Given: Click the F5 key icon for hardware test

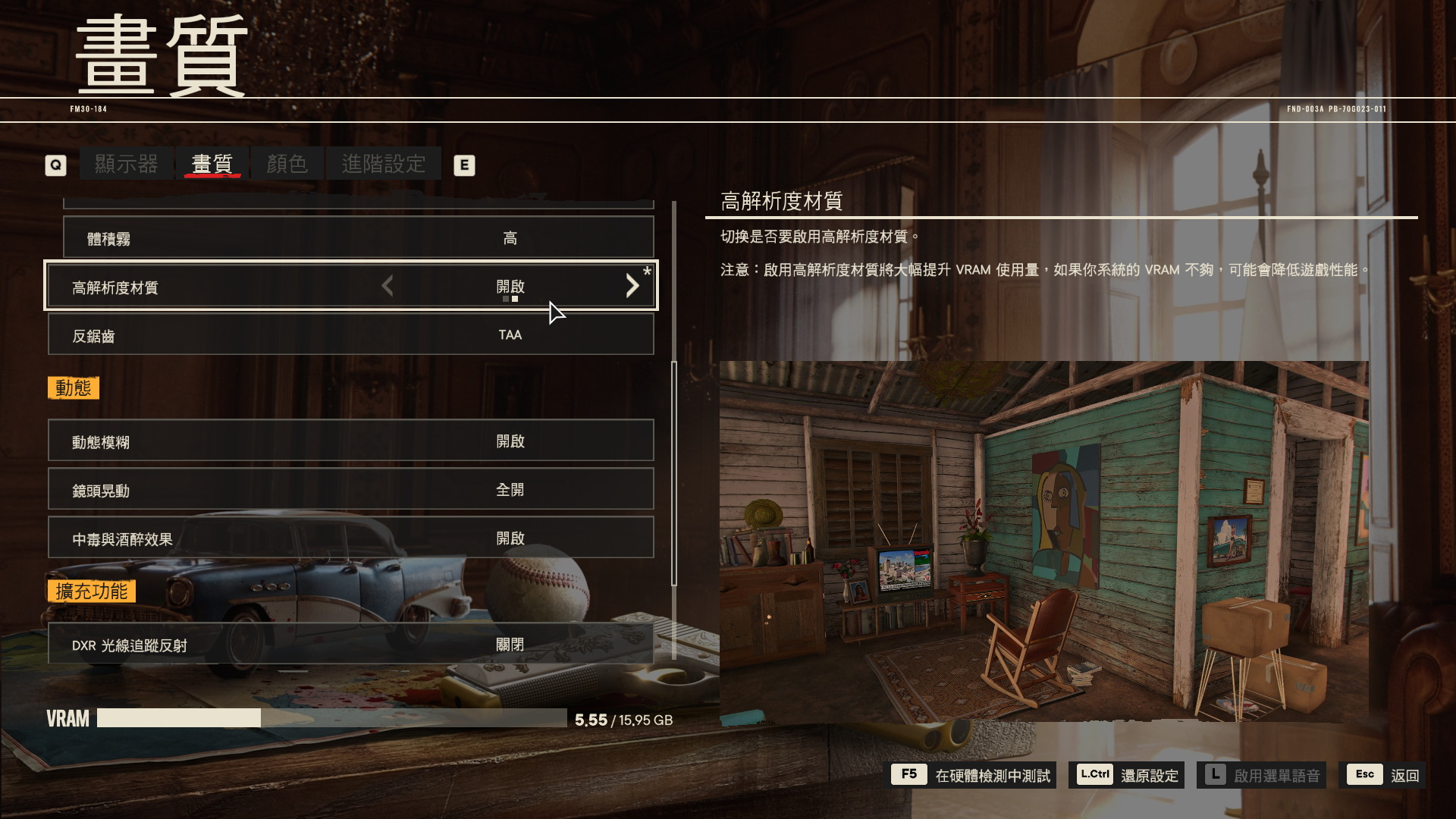Looking at the screenshot, I should (908, 775).
